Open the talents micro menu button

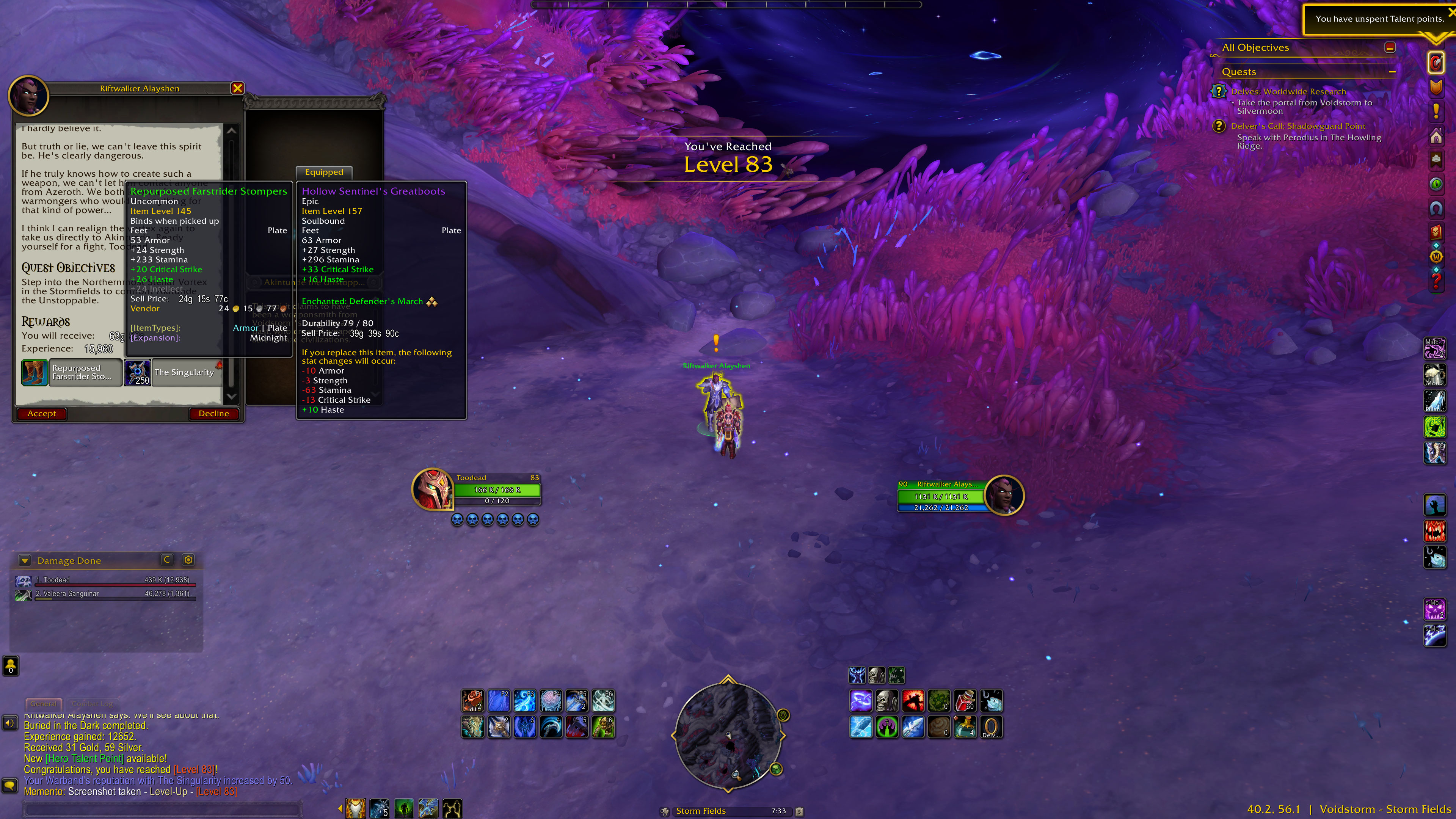[1436, 63]
